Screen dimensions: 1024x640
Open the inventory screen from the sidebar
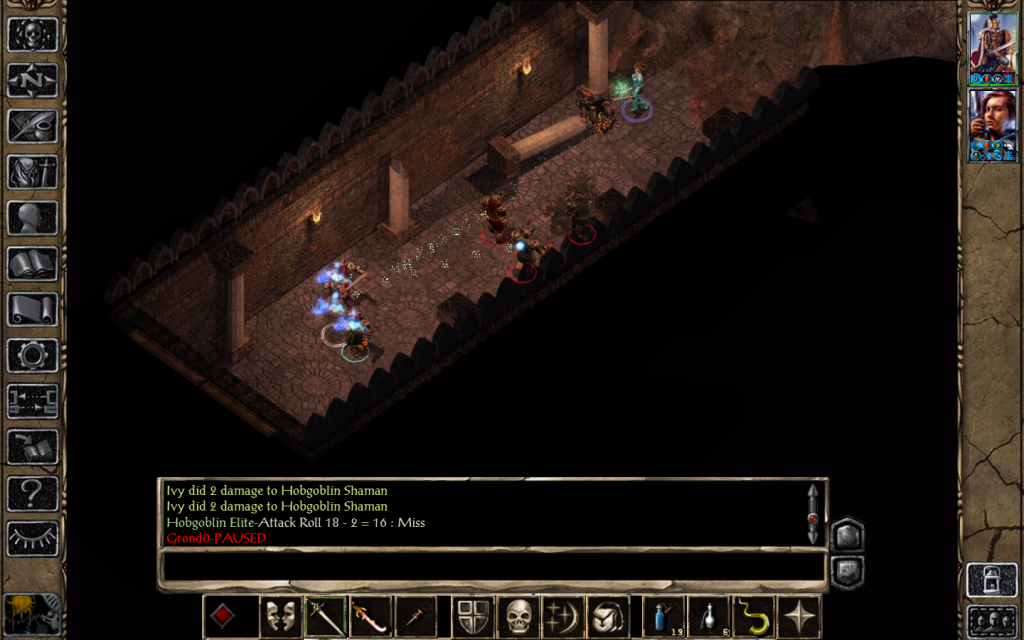point(32,172)
